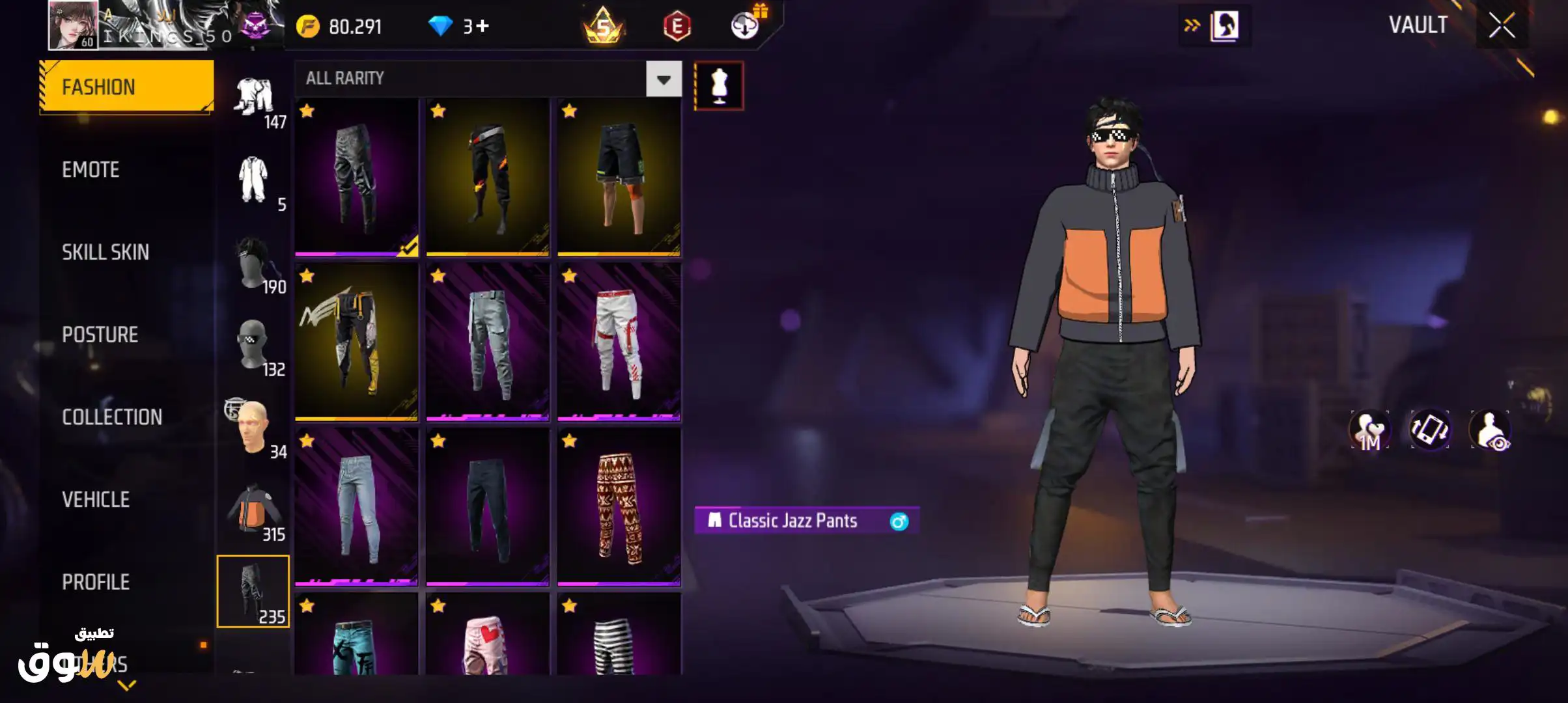Select the jacket tops category

[x=254, y=512]
